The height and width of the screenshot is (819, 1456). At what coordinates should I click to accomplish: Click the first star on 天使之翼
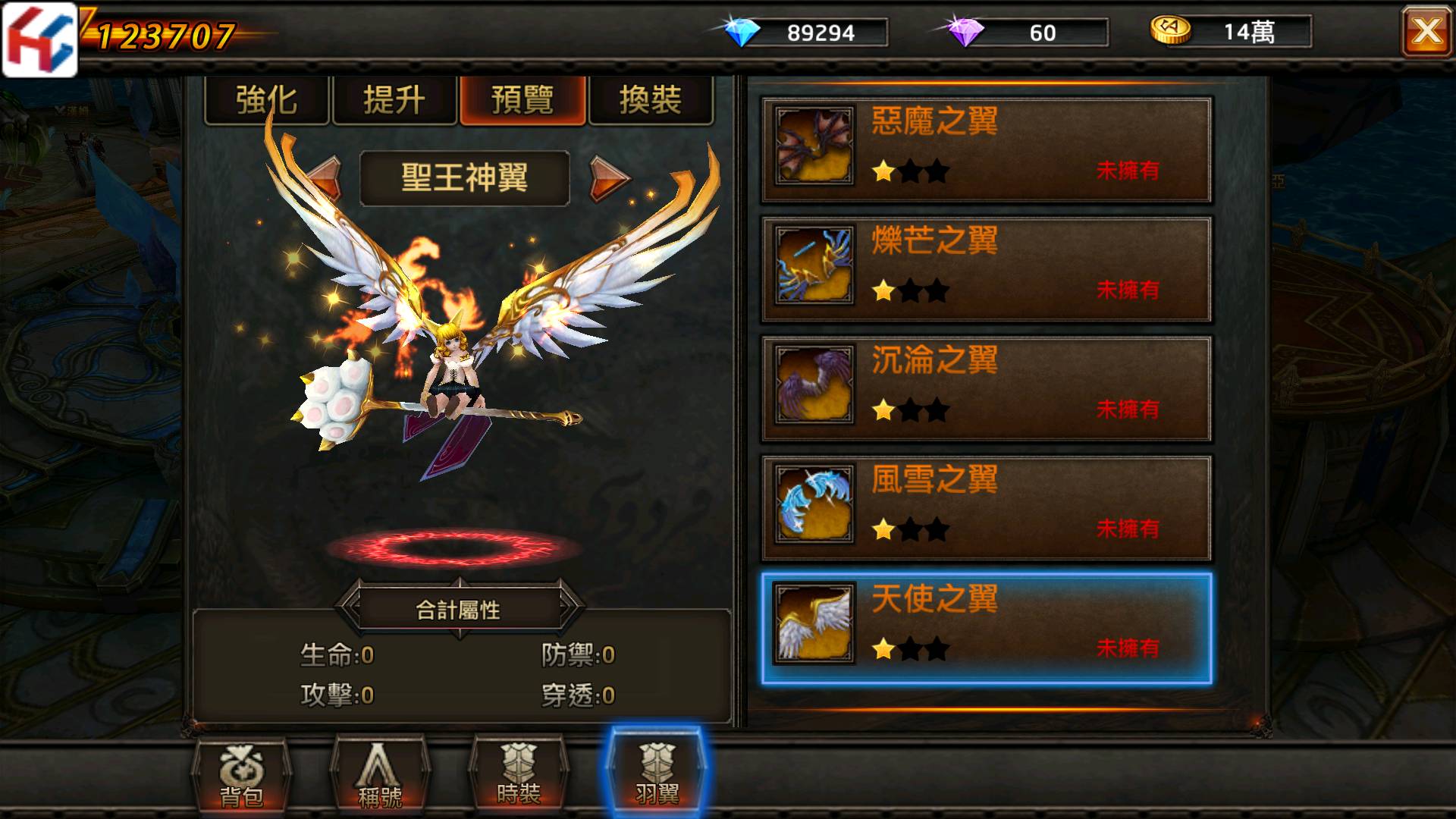pyautogui.click(x=884, y=648)
